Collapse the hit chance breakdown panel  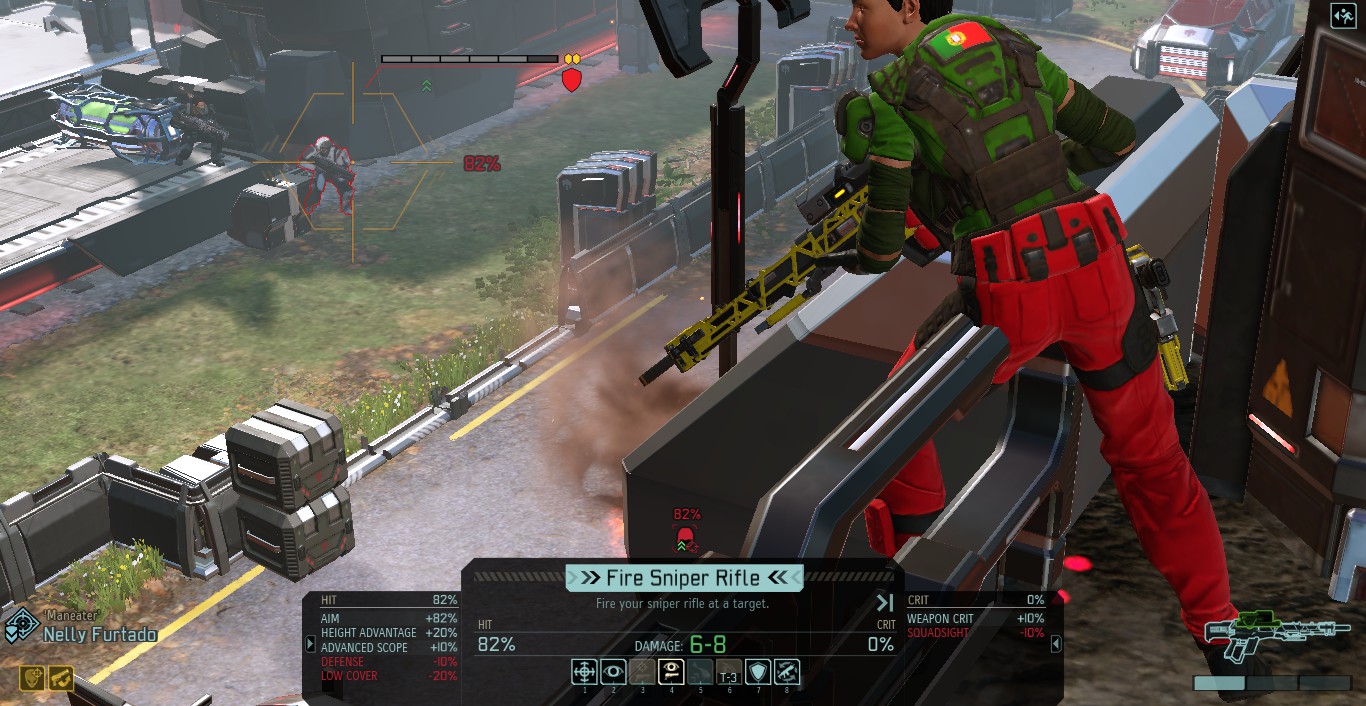point(311,645)
